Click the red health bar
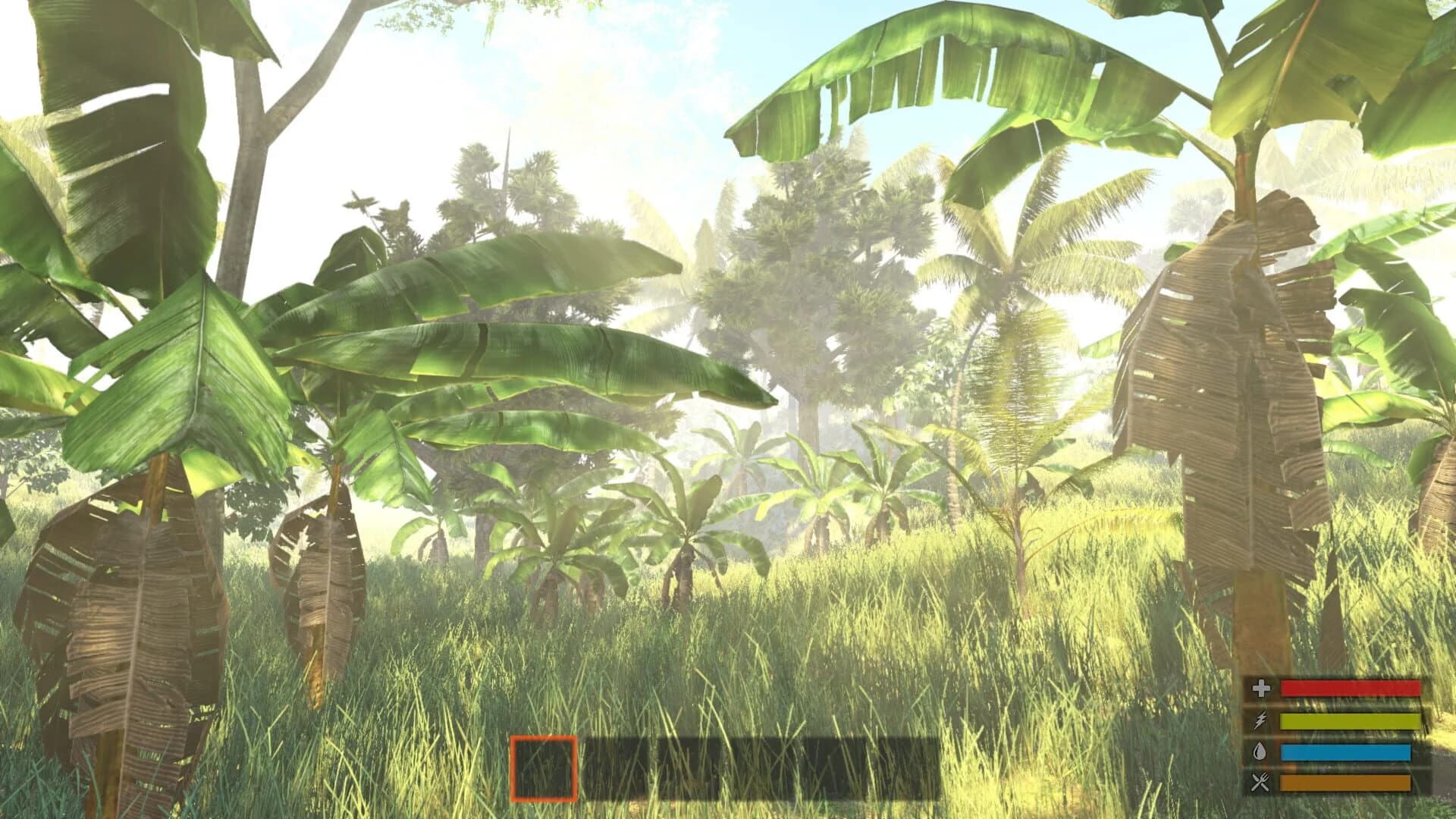The image size is (1456, 819). (x=1350, y=688)
